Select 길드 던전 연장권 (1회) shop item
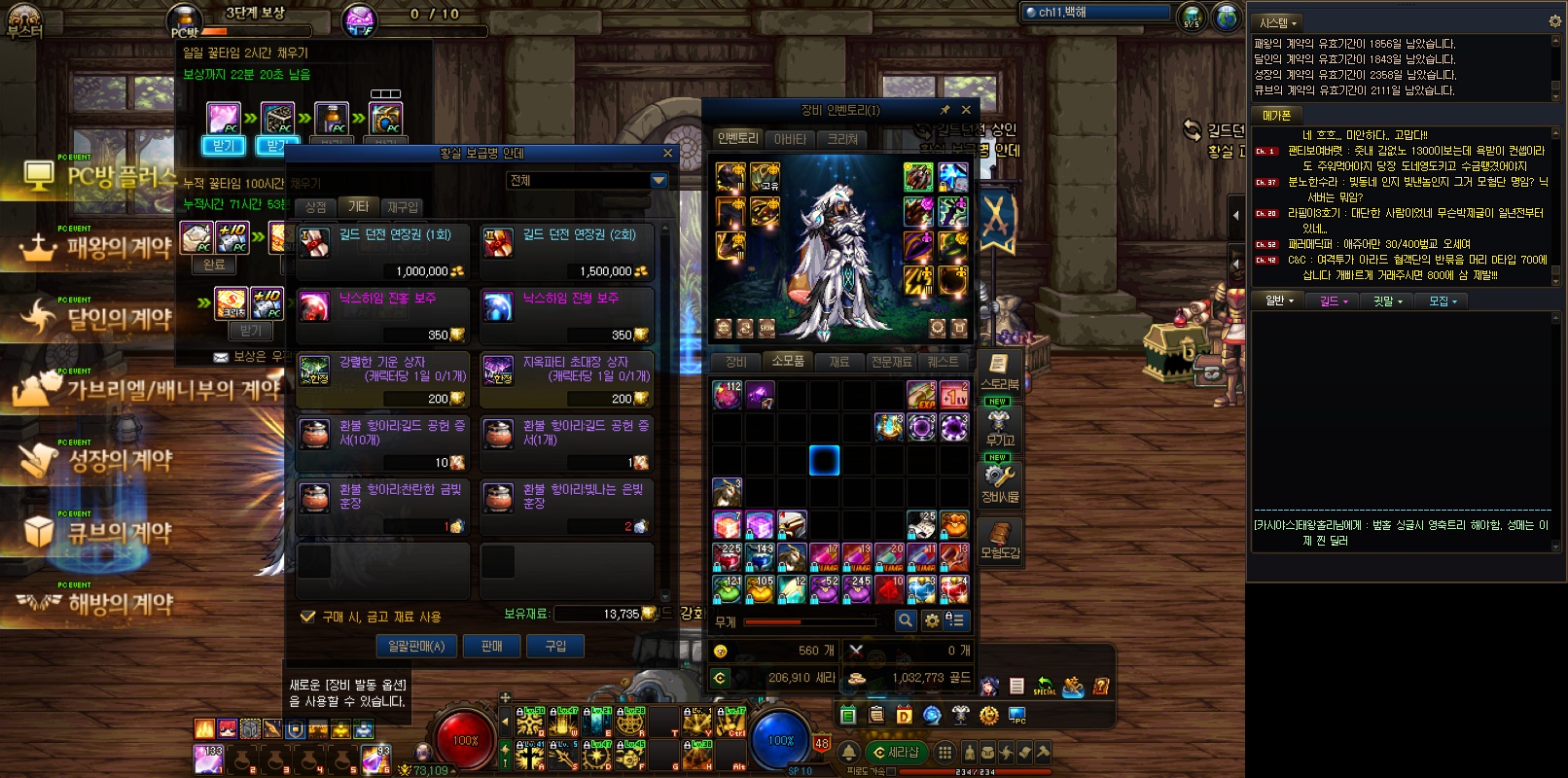The width and height of the screenshot is (1568, 778). tap(382, 252)
